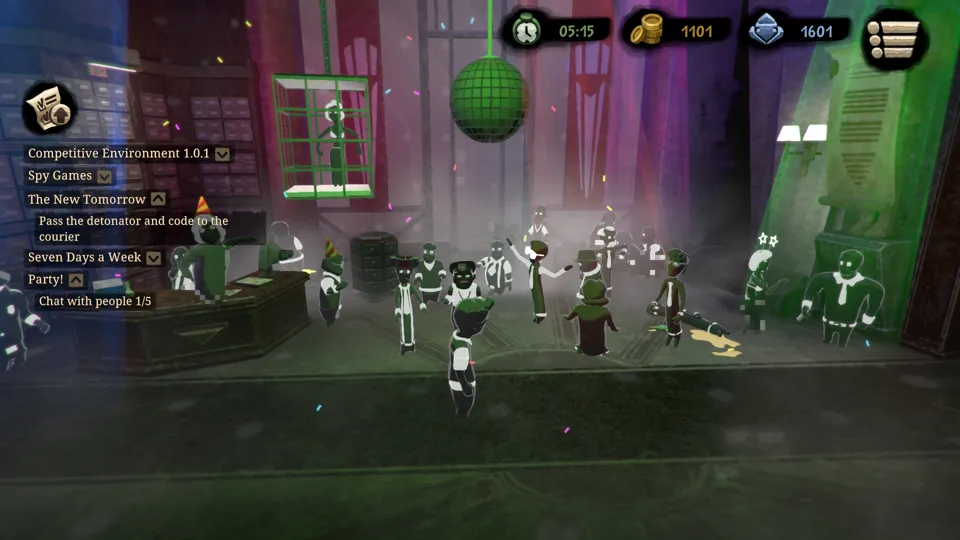960x540 pixels.
Task: Open the hamburger menu icon
Action: (x=894, y=40)
